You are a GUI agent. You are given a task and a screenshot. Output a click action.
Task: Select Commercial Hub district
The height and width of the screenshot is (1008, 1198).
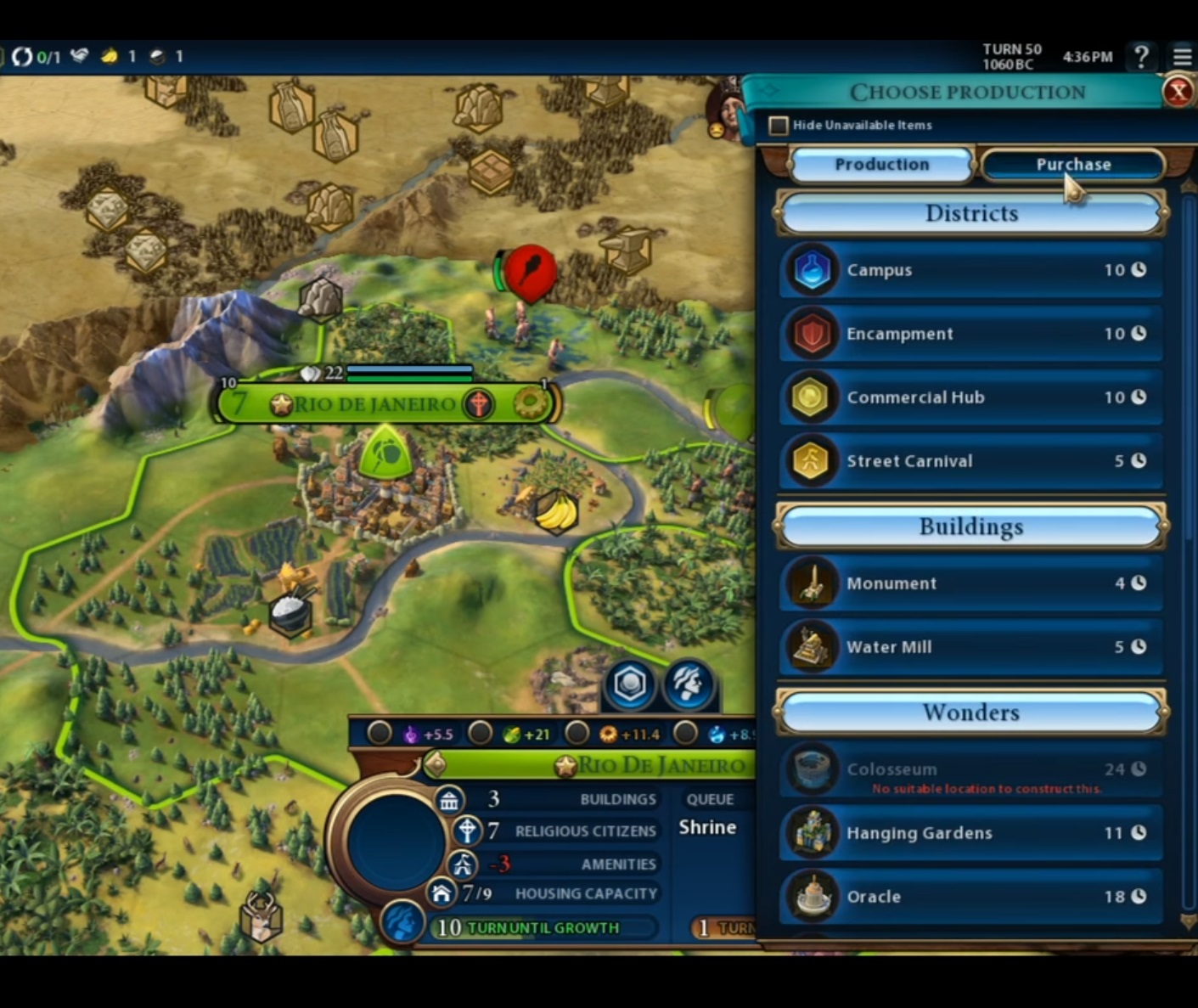coord(970,397)
